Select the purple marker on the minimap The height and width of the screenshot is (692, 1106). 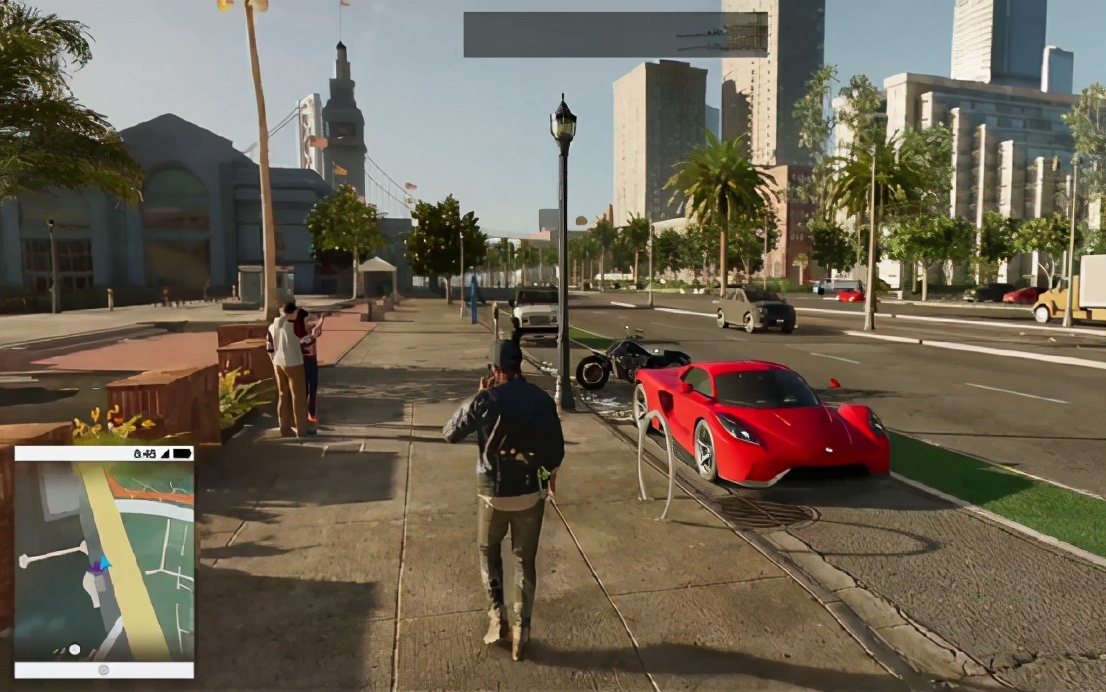96,567
